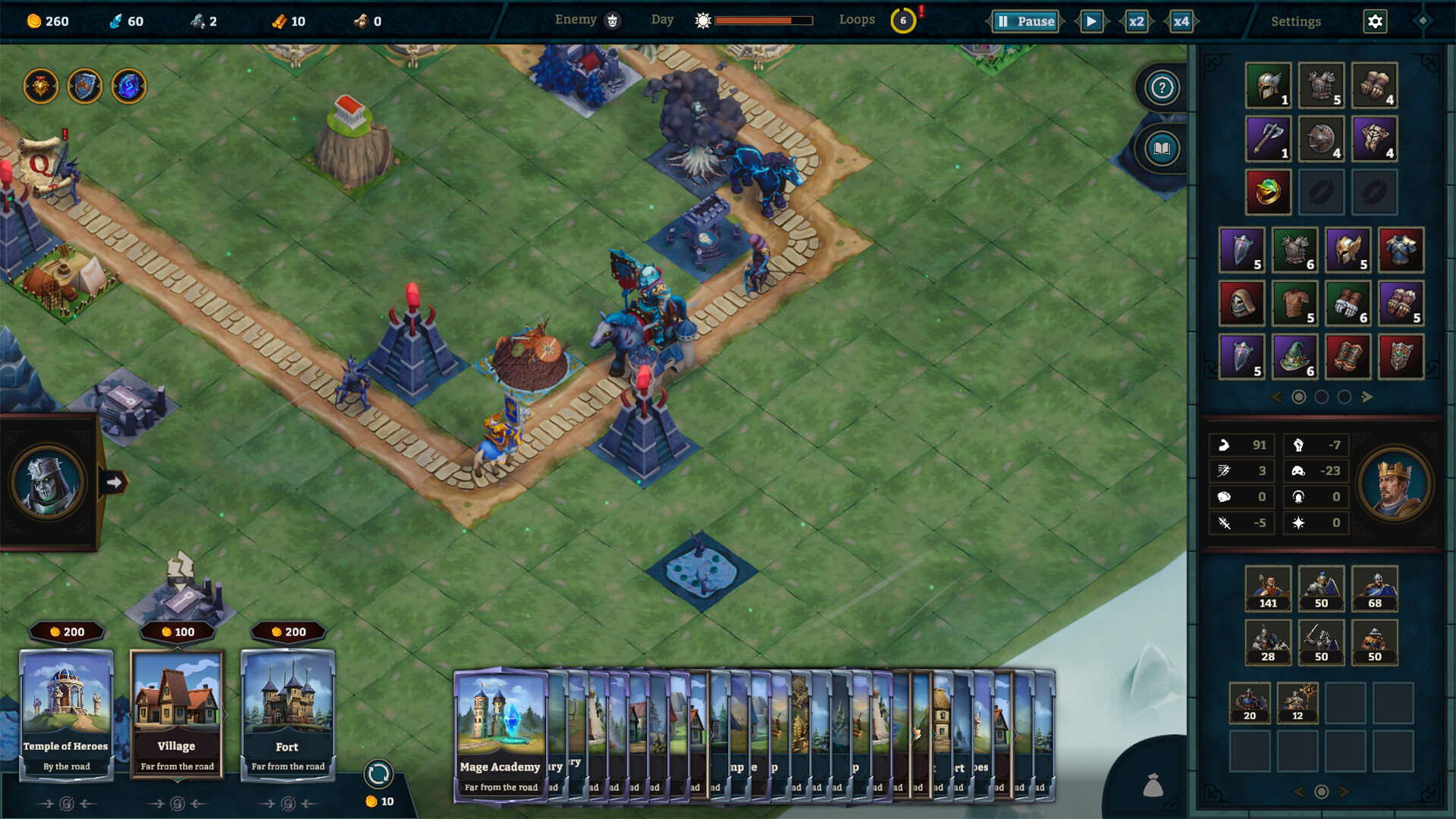This screenshot has height=819, width=1456.
Task: Open the Settings gear menu
Action: [x=1375, y=21]
